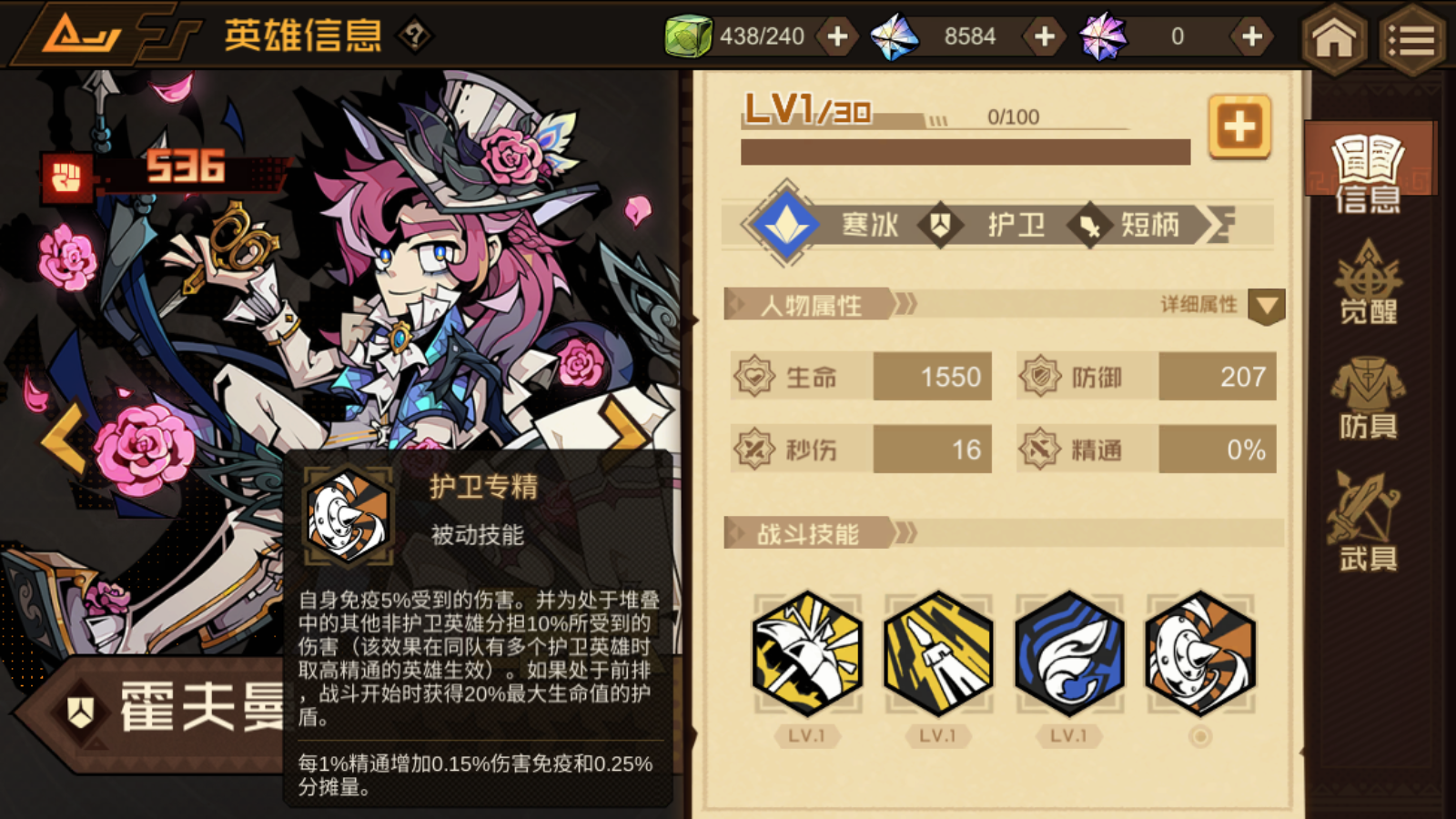Click the home icon
Image resolution: width=1456 pixels, height=819 pixels.
point(1333,40)
